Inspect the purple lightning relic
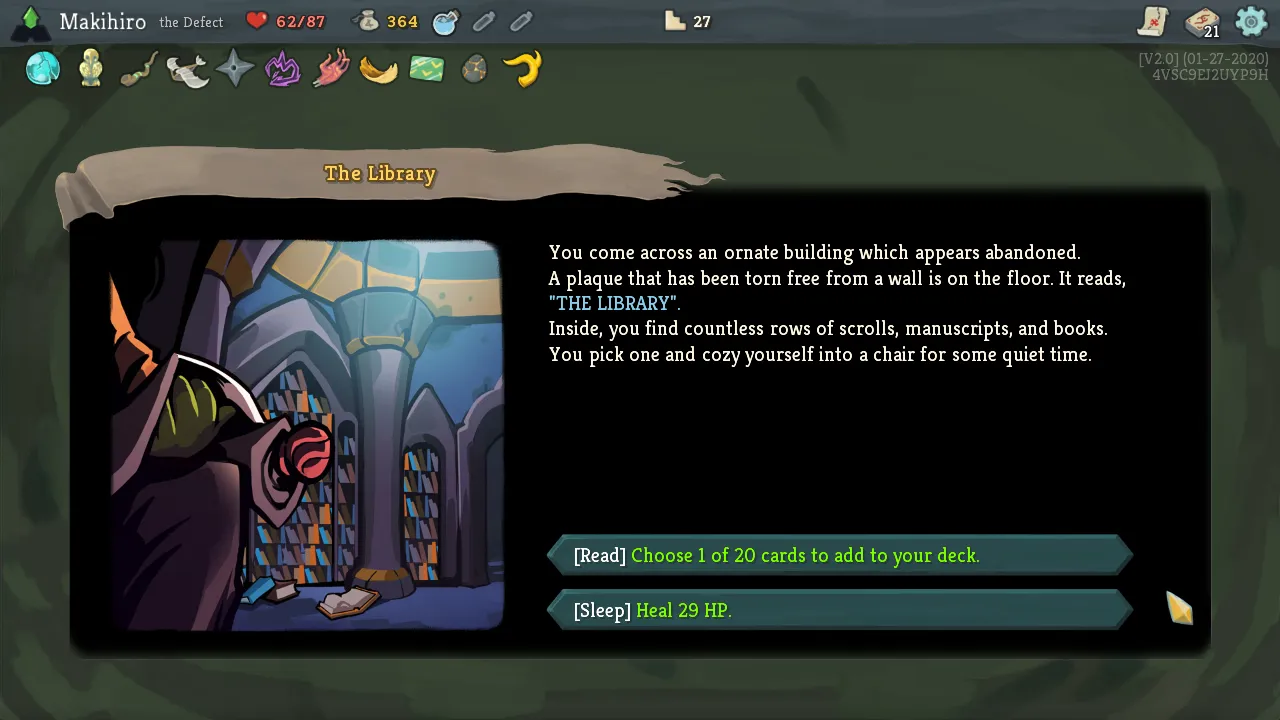Image resolution: width=1280 pixels, height=720 pixels. pyautogui.click(x=283, y=70)
